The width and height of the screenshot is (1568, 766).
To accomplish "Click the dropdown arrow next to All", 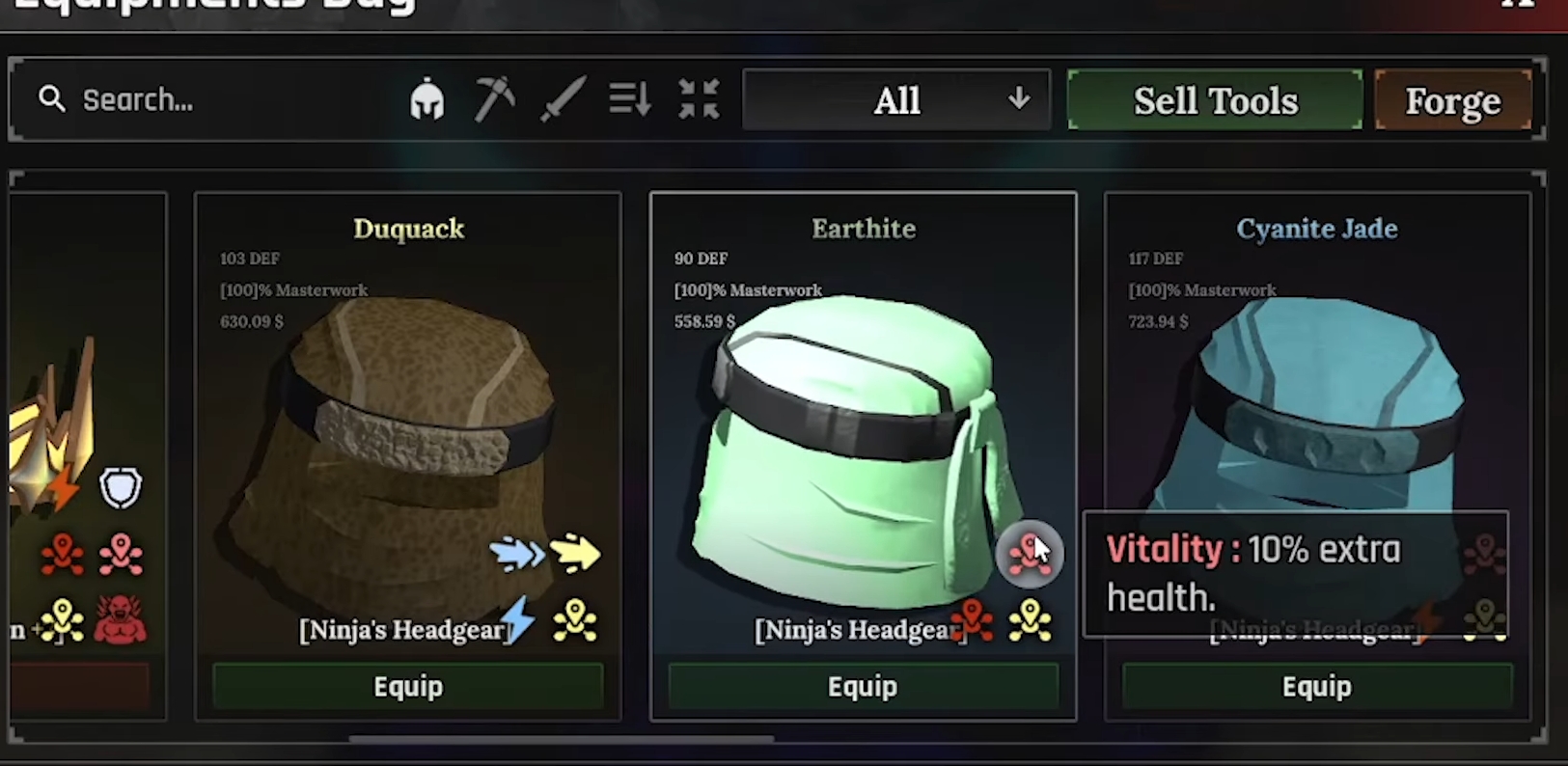I will (1020, 99).
